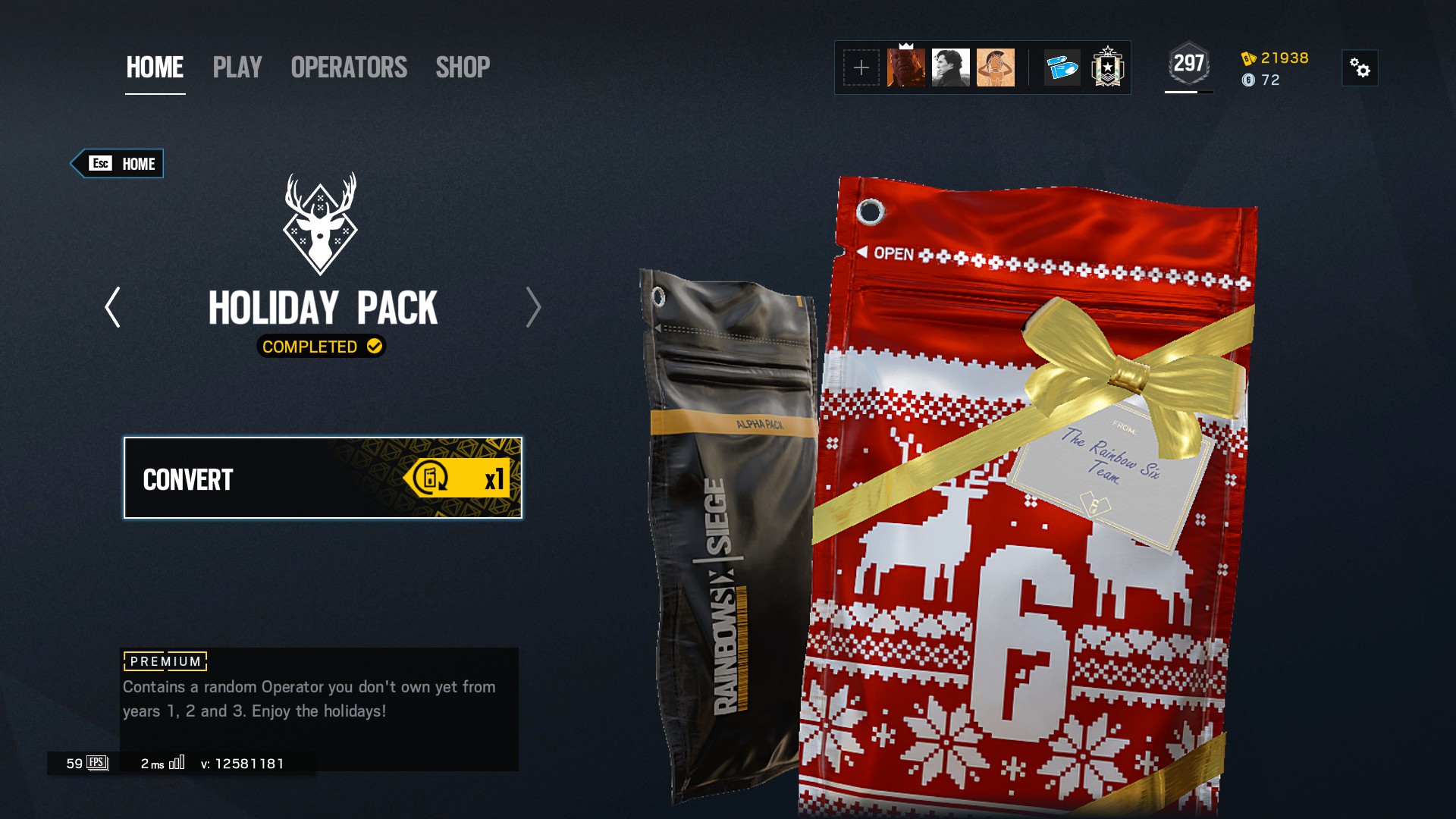Open the SHOP tab
The height and width of the screenshot is (819, 1456).
coord(463,68)
